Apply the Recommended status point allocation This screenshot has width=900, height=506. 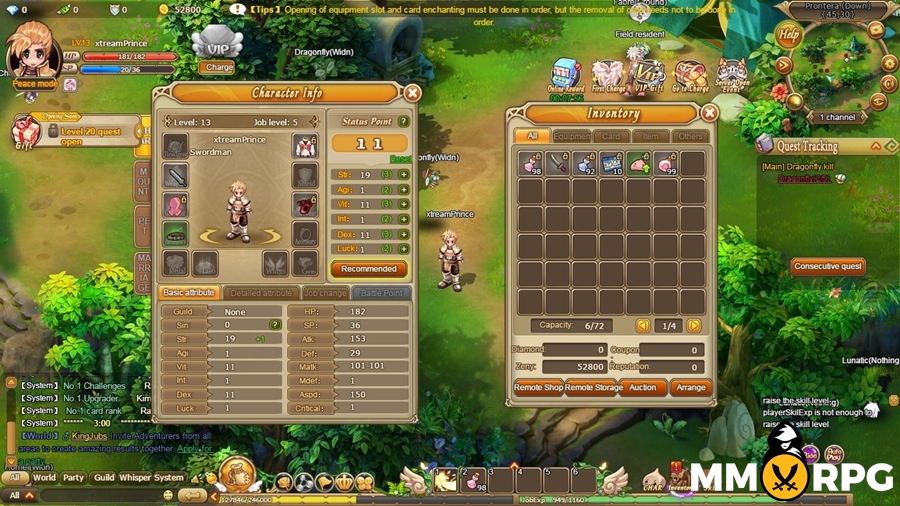pyautogui.click(x=368, y=269)
